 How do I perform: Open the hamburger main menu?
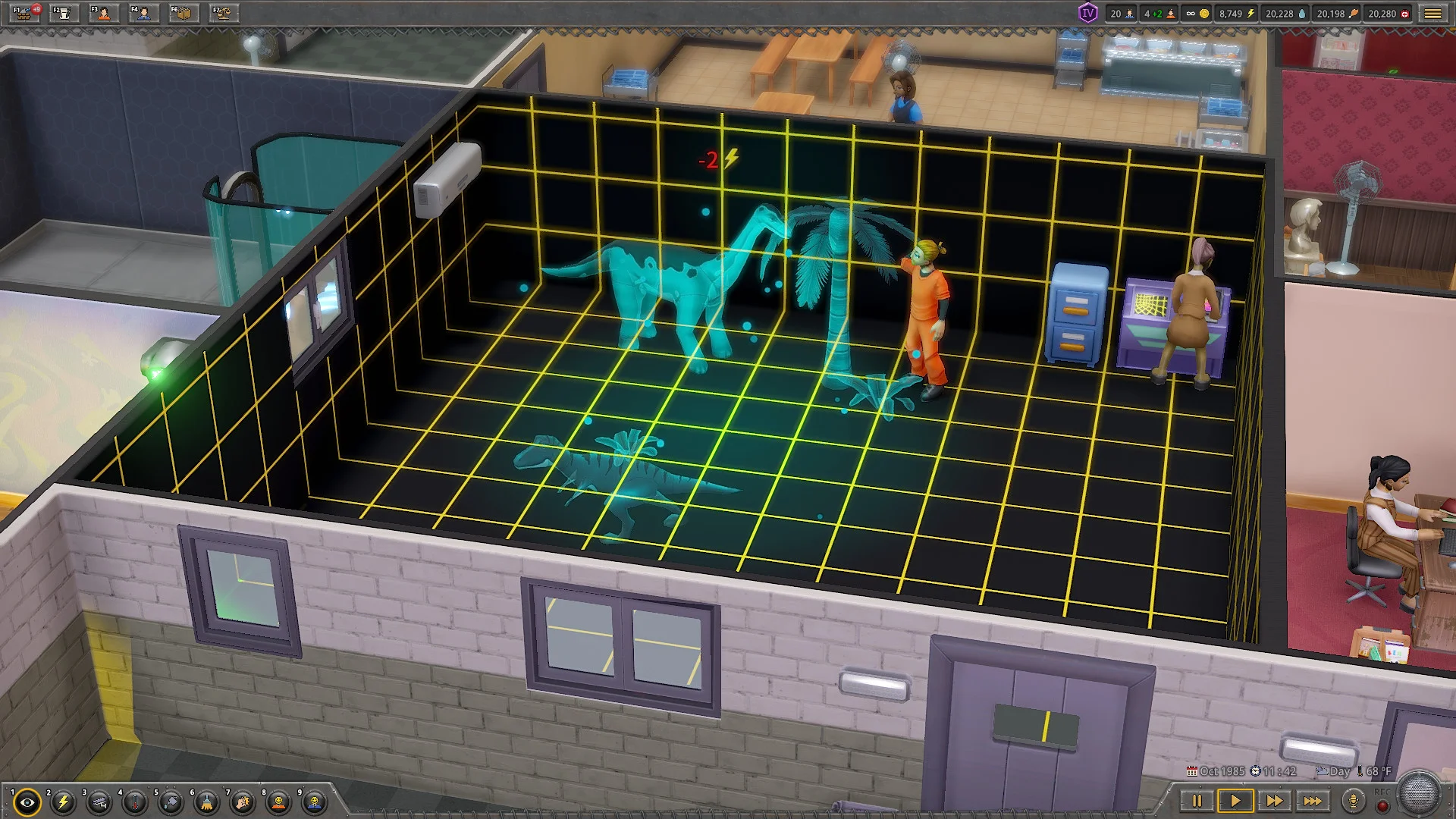pyautogui.click(x=1432, y=14)
